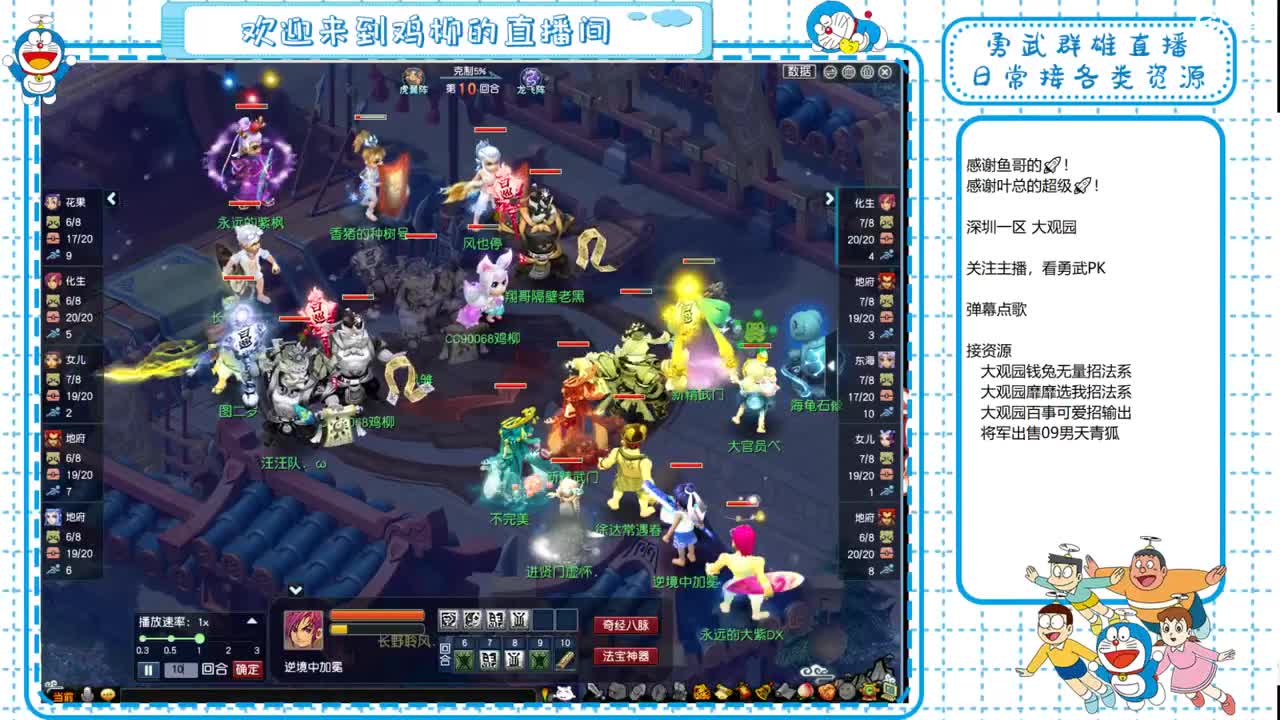Click the smiley face emote icon in bottom bar
Viewport: 1280px width, 720px height.
click(x=107, y=694)
